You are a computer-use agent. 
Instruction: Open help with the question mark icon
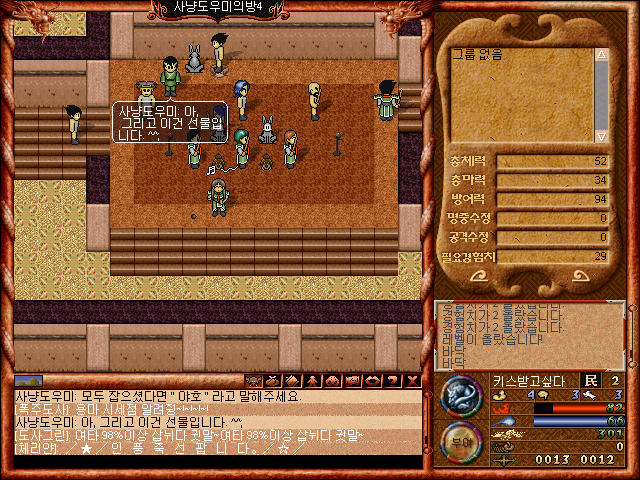click(x=392, y=381)
